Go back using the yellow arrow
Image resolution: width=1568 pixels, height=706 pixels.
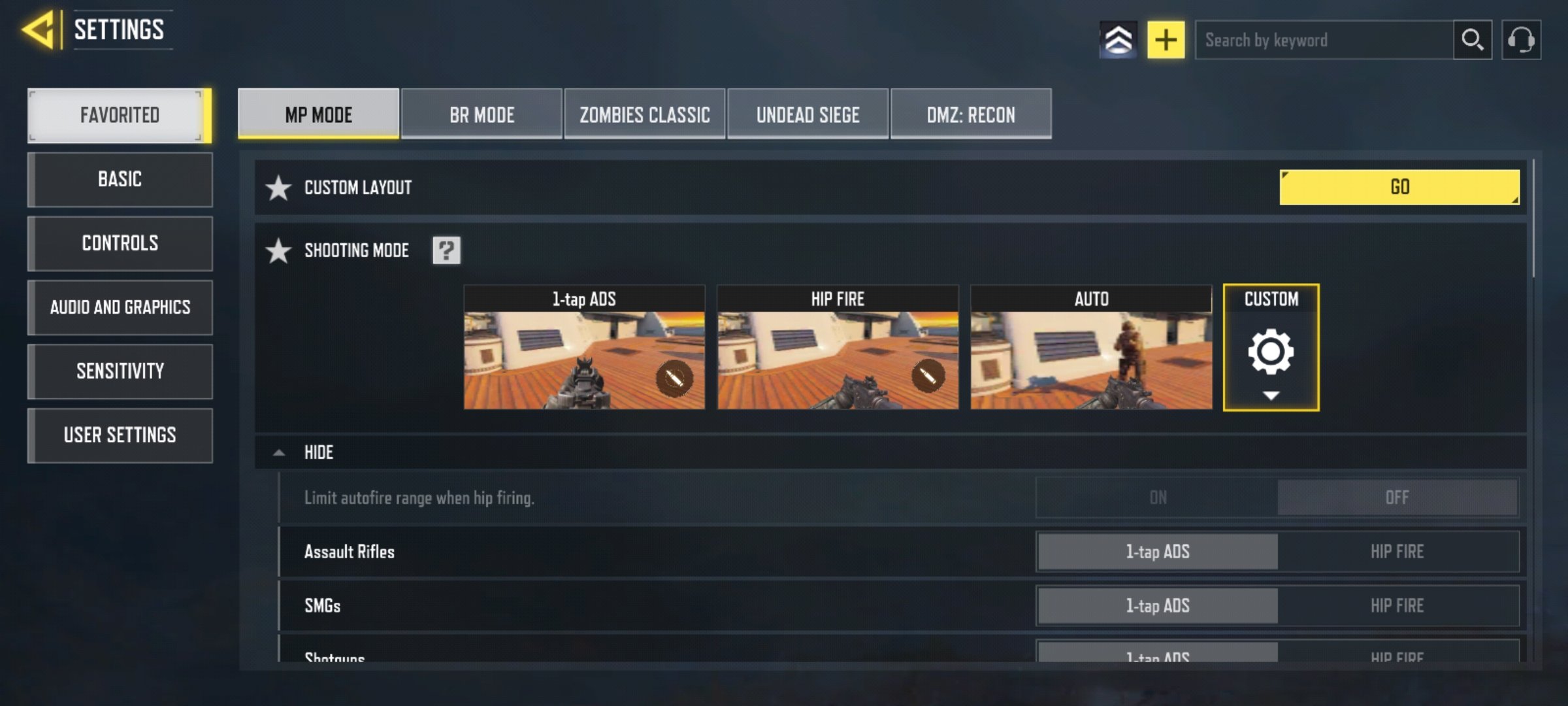(39, 29)
